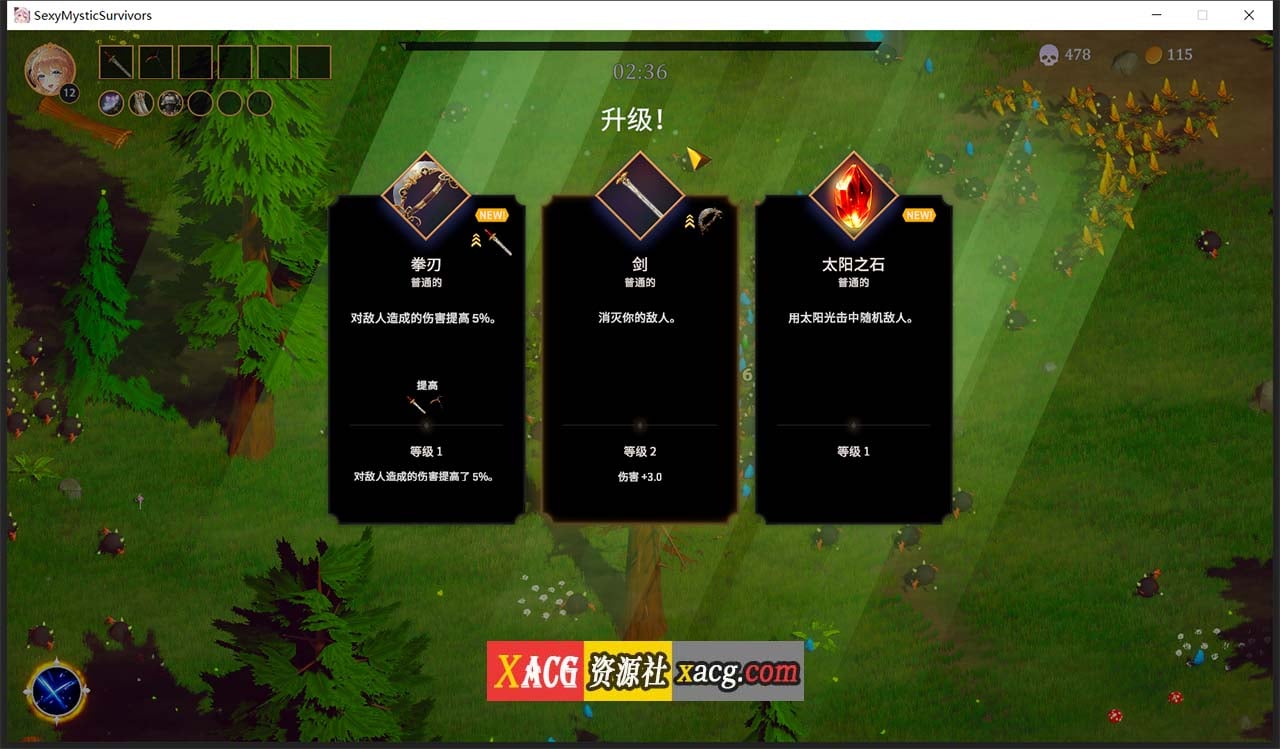Screen dimensions: 1280x749
Task: Click the armor passive item circle icon
Action: pyautogui.click(x=170, y=103)
